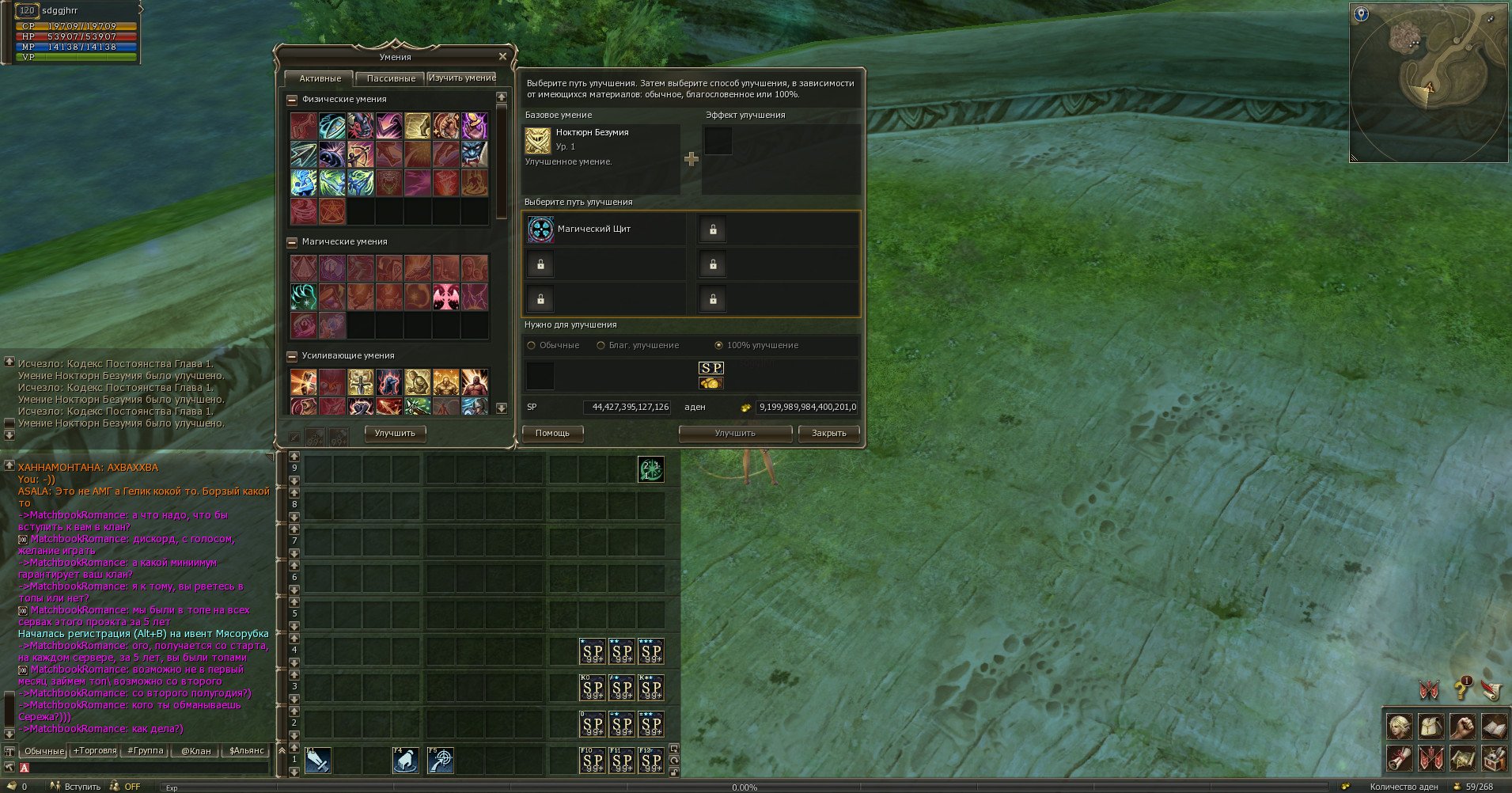This screenshot has width=1512, height=793.
Task: Collapse the Усиливающие умения section
Action: [292, 356]
